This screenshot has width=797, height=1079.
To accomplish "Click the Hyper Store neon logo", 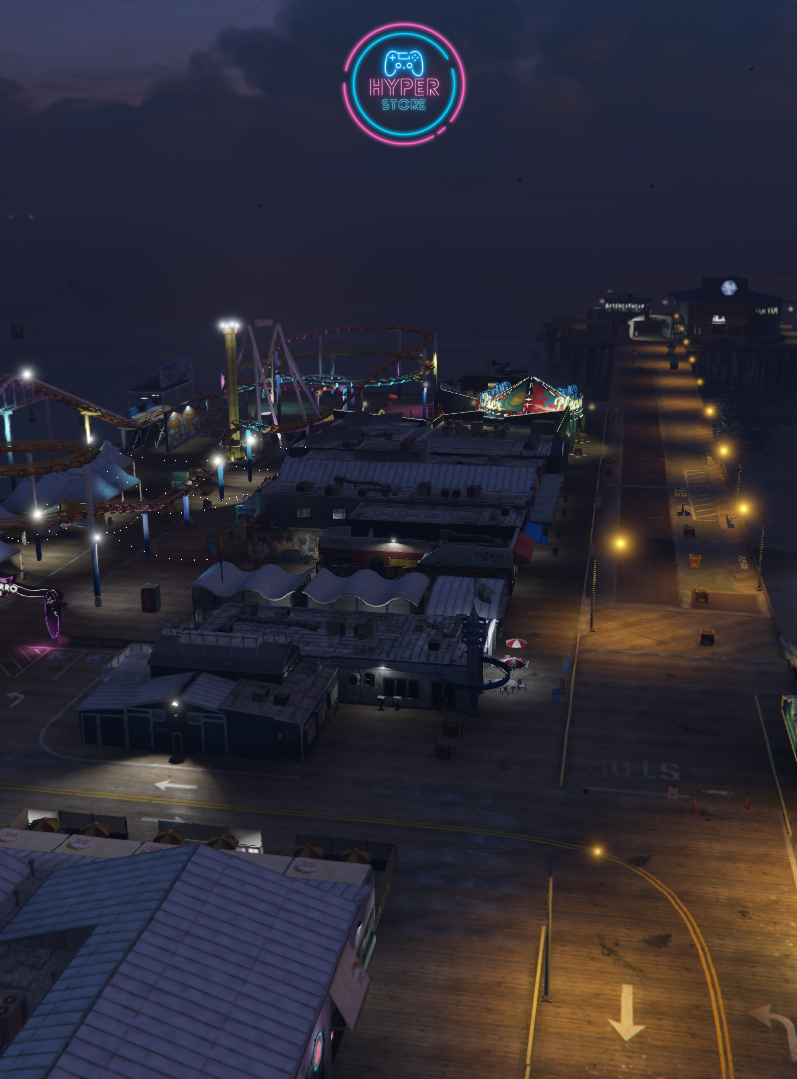I will pos(404,84).
